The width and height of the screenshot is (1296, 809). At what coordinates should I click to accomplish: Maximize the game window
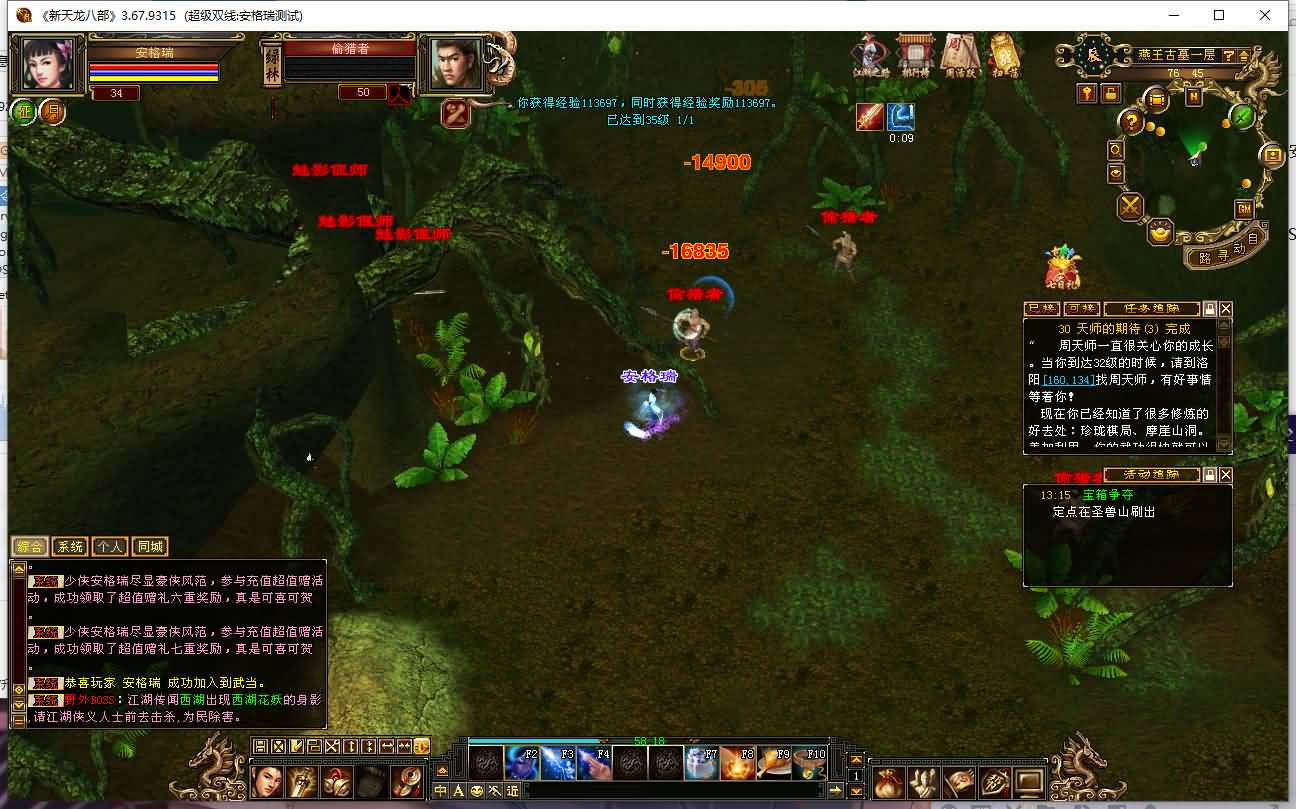point(1219,15)
